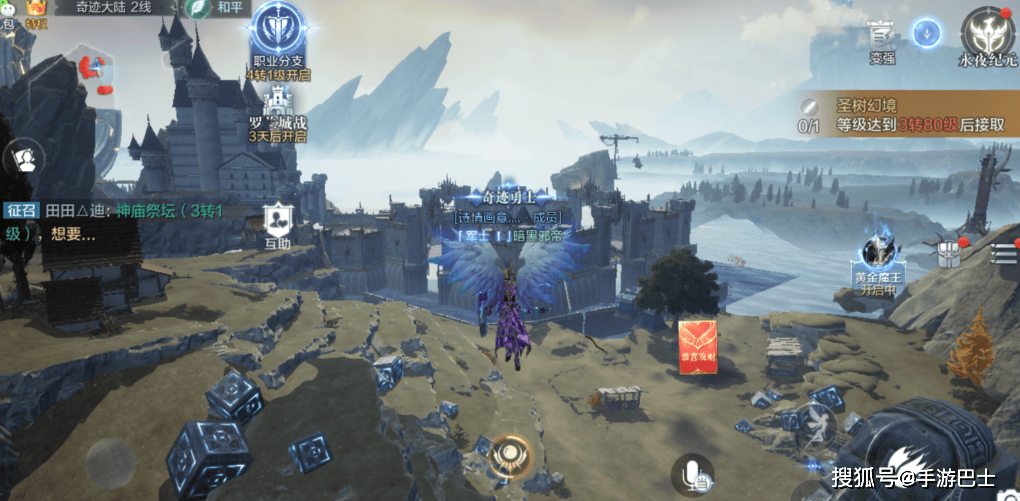Open the 征召 recruitment chat message
1020x501 pixels.
pyautogui.click(x=115, y=222)
